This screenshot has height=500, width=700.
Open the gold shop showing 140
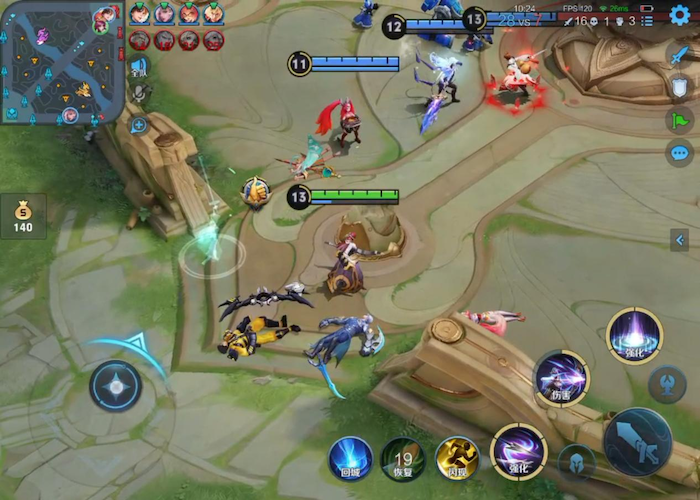[x=22, y=216]
